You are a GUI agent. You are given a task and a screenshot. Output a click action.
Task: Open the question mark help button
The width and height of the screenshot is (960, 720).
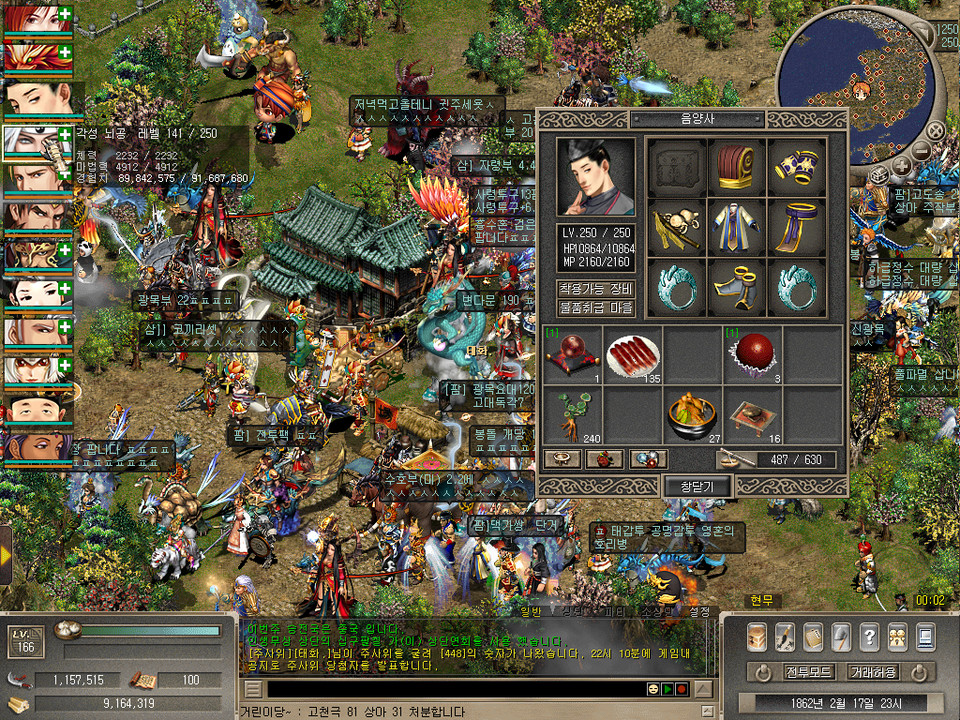(x=869, y=636)
